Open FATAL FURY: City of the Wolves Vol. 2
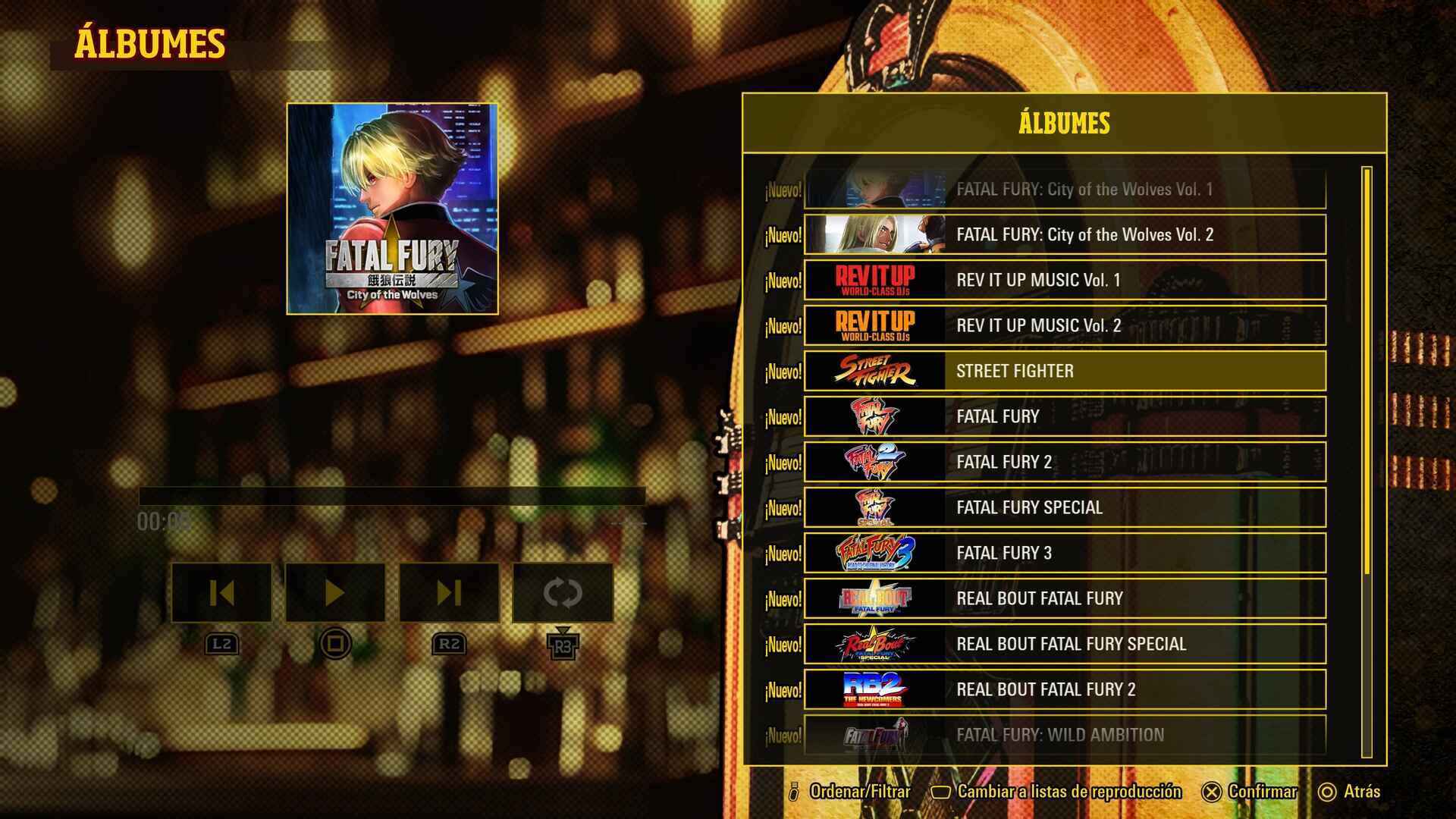1456x819 pixels. click(x=1065, y=234)
